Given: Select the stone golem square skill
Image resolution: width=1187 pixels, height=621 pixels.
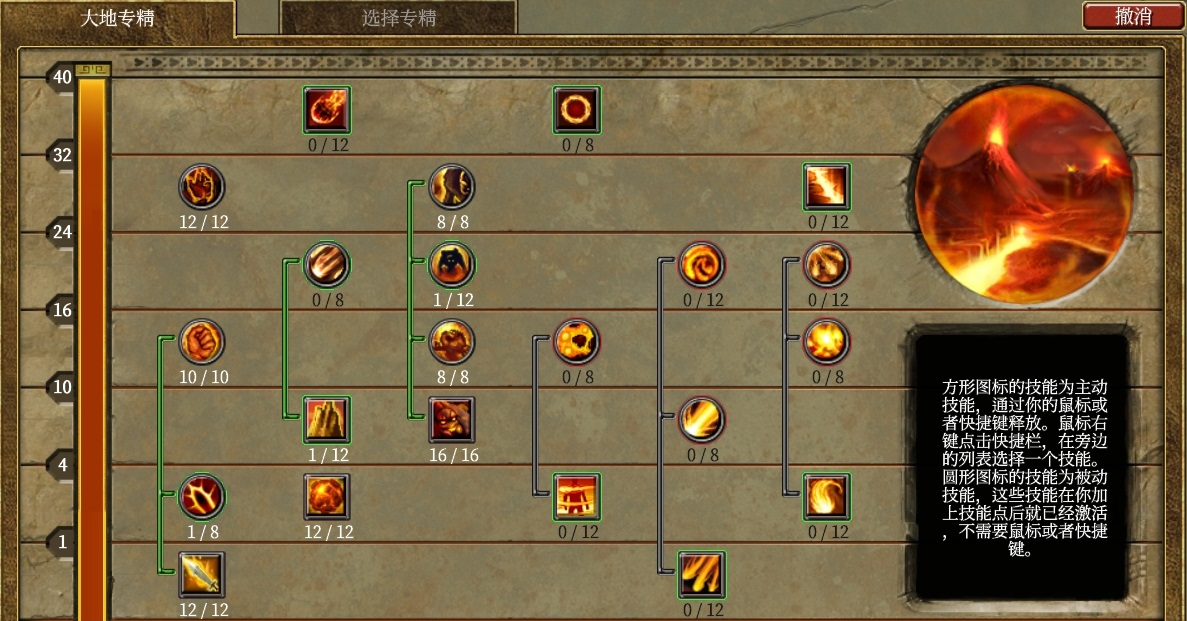Looking at the screenshot, I should pyautogui.click(x=577, y=497).
